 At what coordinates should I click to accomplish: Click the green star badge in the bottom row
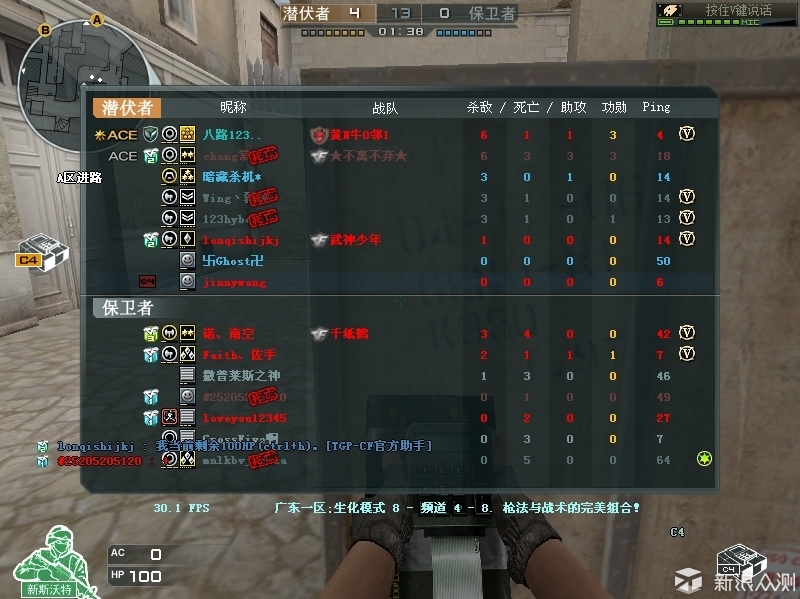coord(704,459)
